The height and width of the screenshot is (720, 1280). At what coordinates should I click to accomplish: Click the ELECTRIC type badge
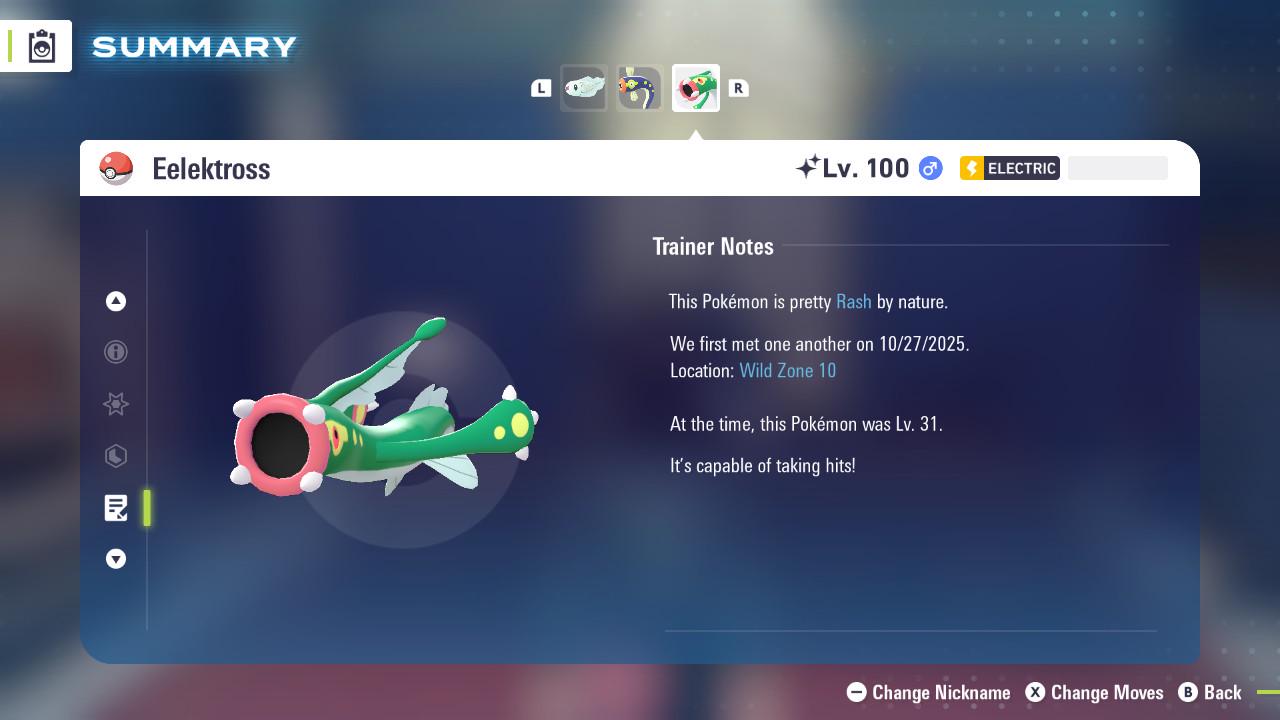[1009, 168]
